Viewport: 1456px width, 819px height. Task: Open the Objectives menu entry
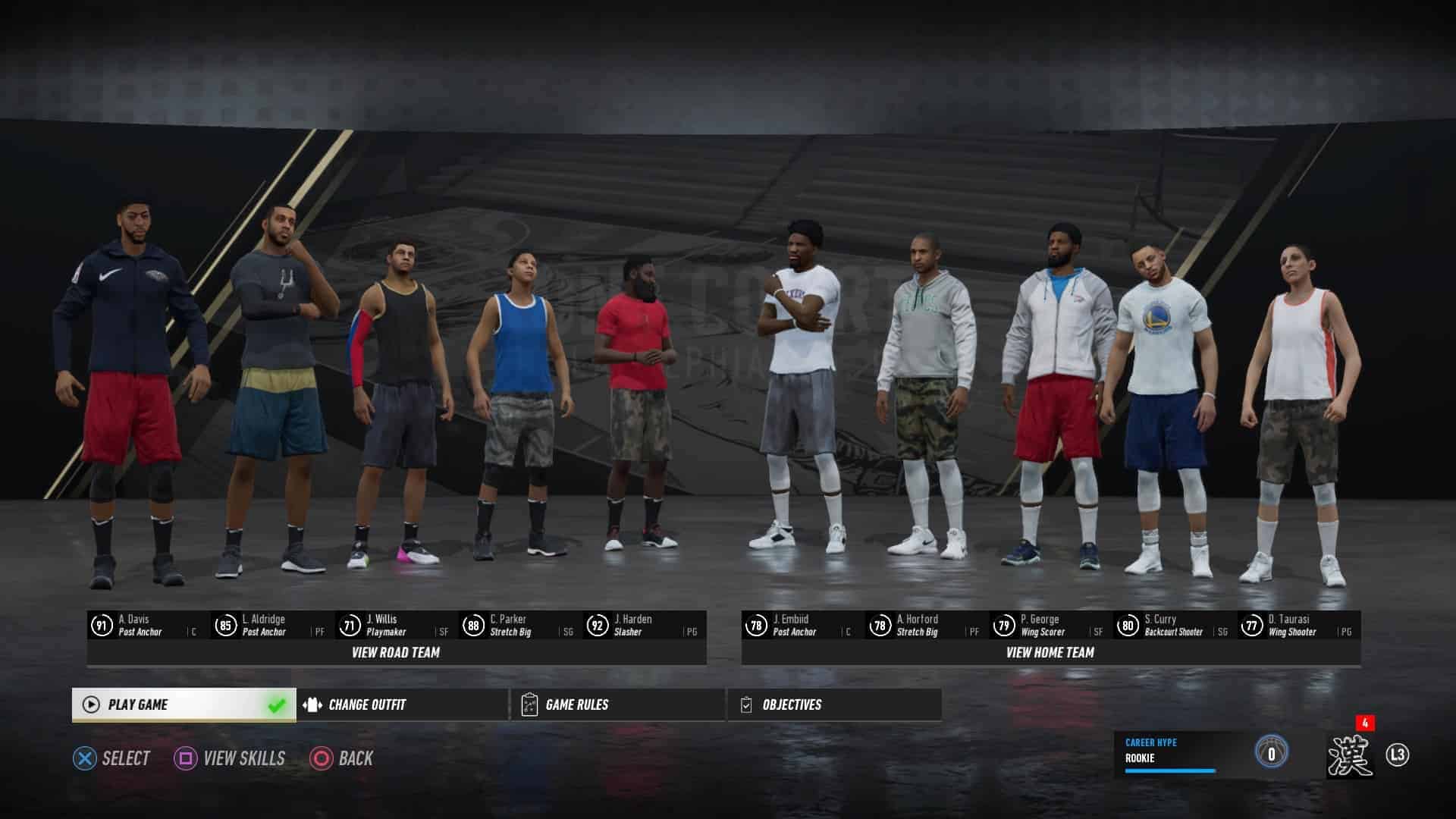point(834,704)
